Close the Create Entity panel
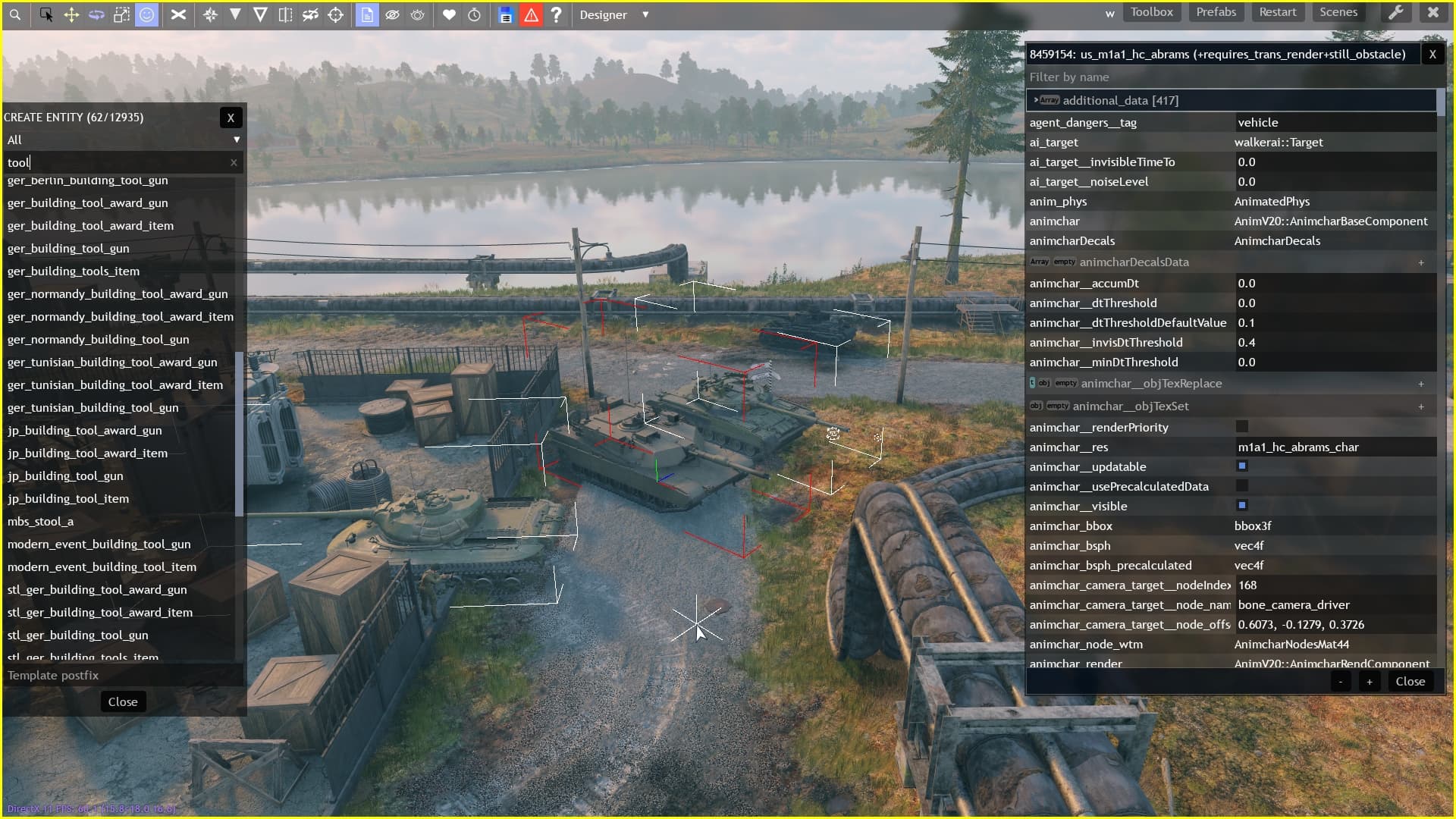Screen dimensions: 1456x819 pyautogui.click(x=231, y=117)
